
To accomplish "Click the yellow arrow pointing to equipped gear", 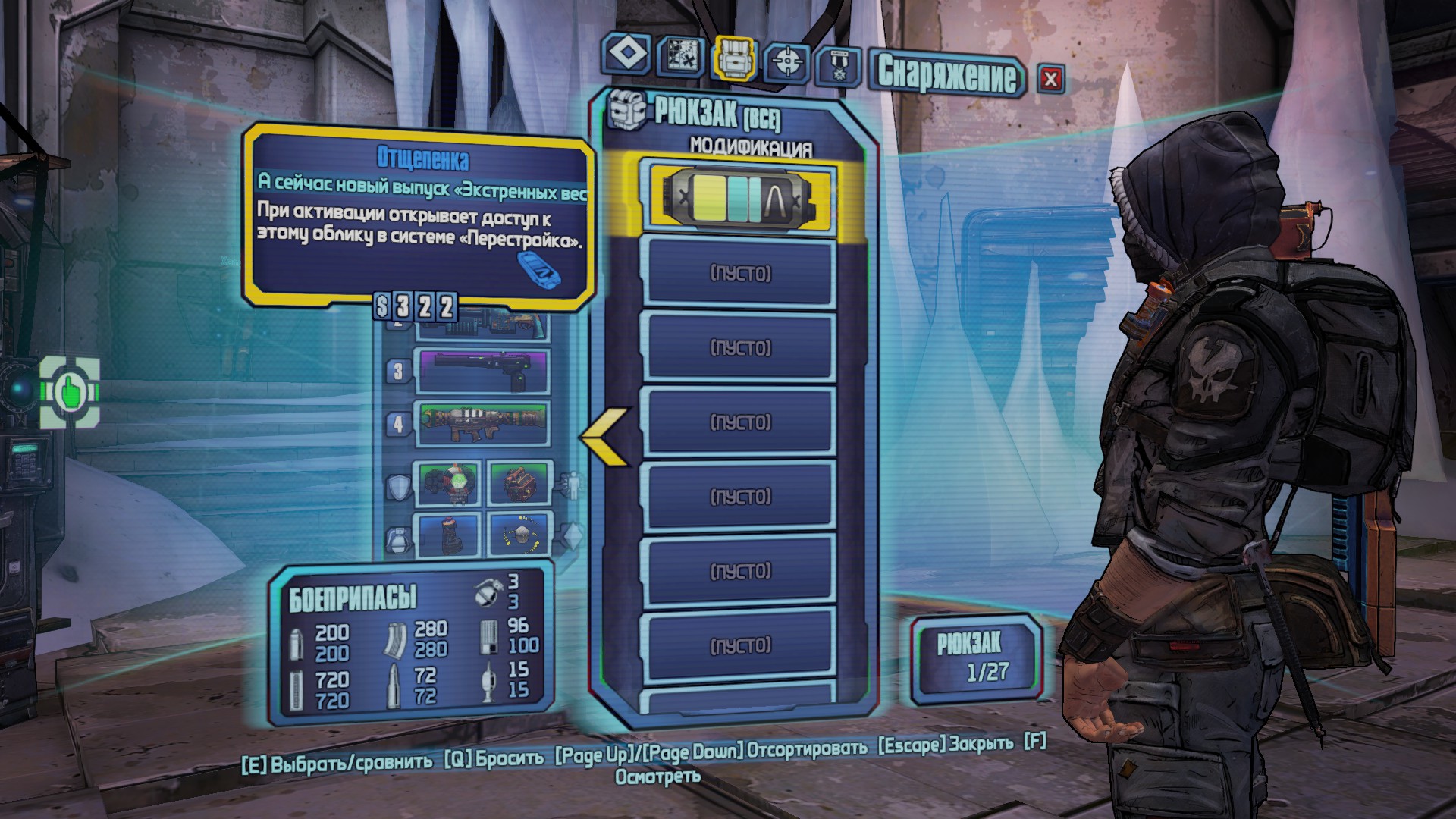I will click(x=606, y=436).
